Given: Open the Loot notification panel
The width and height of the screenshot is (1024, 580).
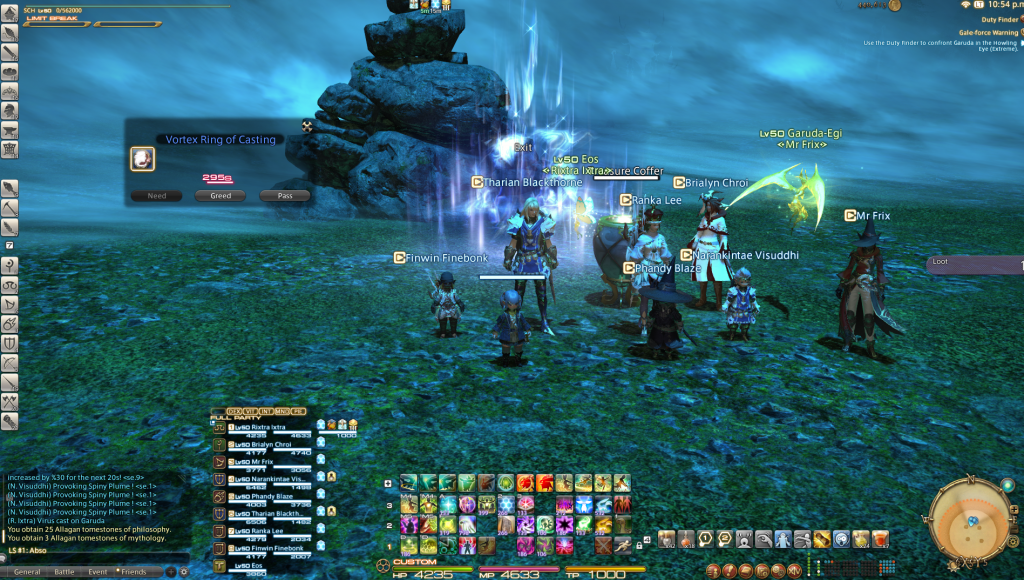Looking at the screenshot, I should [x=975, y=264].
